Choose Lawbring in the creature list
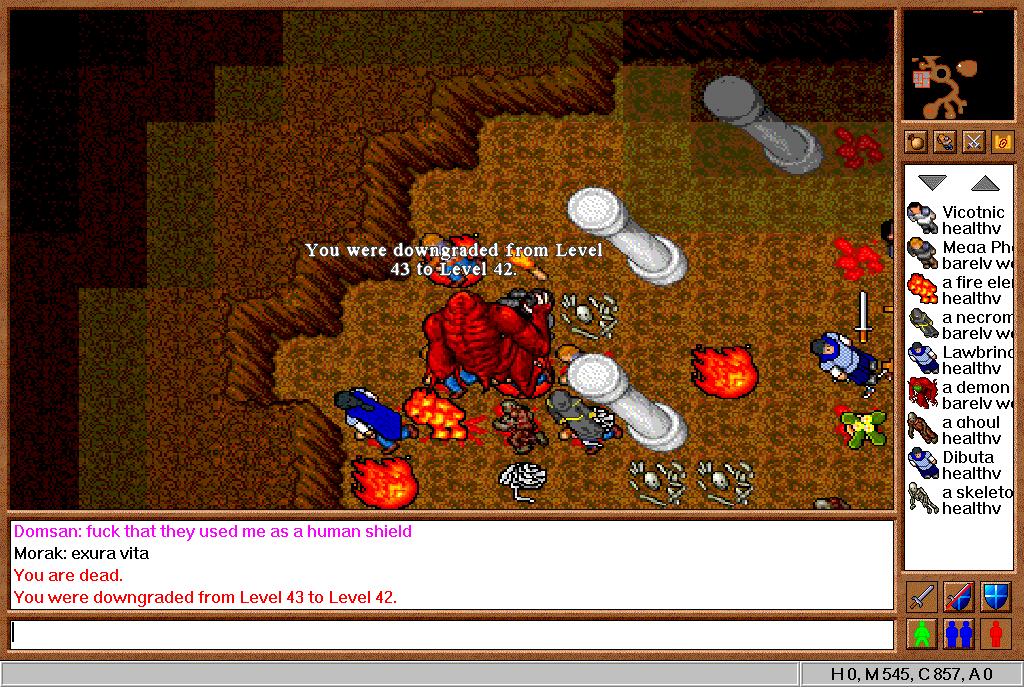1024x687 pixels. click(958, 360)
